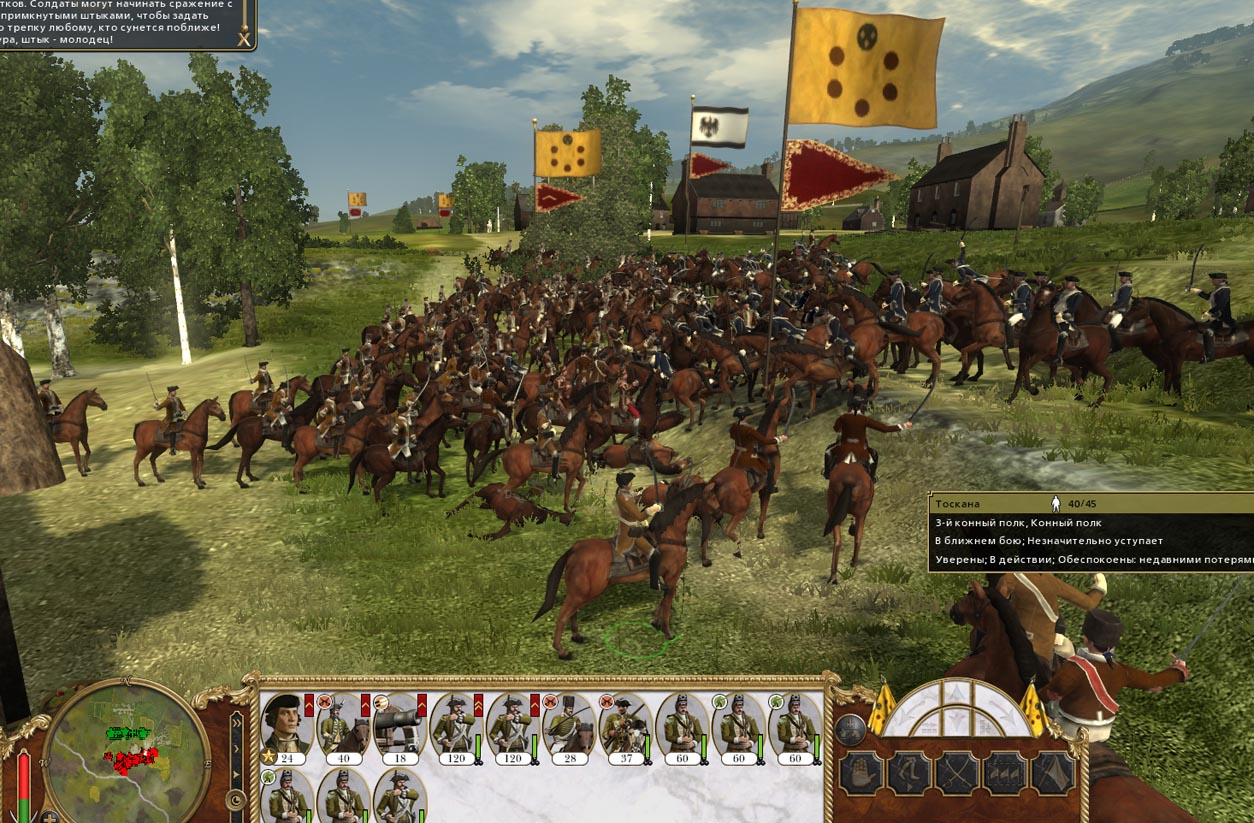Viewport: 1254px width, 823px height.
Task: Activate the halt order hand icon
Action: pos(861,773)
